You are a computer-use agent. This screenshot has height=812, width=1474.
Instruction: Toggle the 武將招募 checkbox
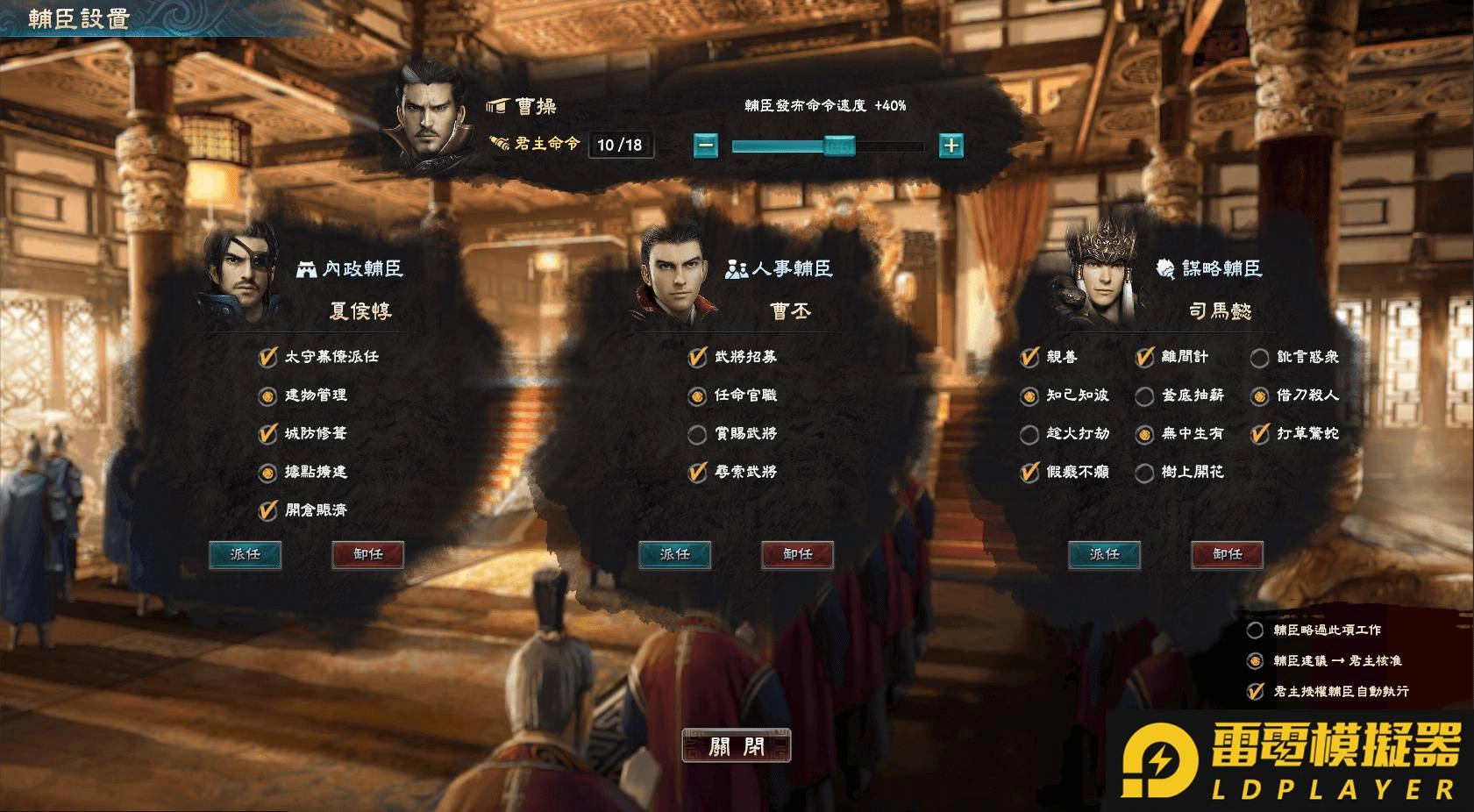pyautogui.click(x=694, y=357)
